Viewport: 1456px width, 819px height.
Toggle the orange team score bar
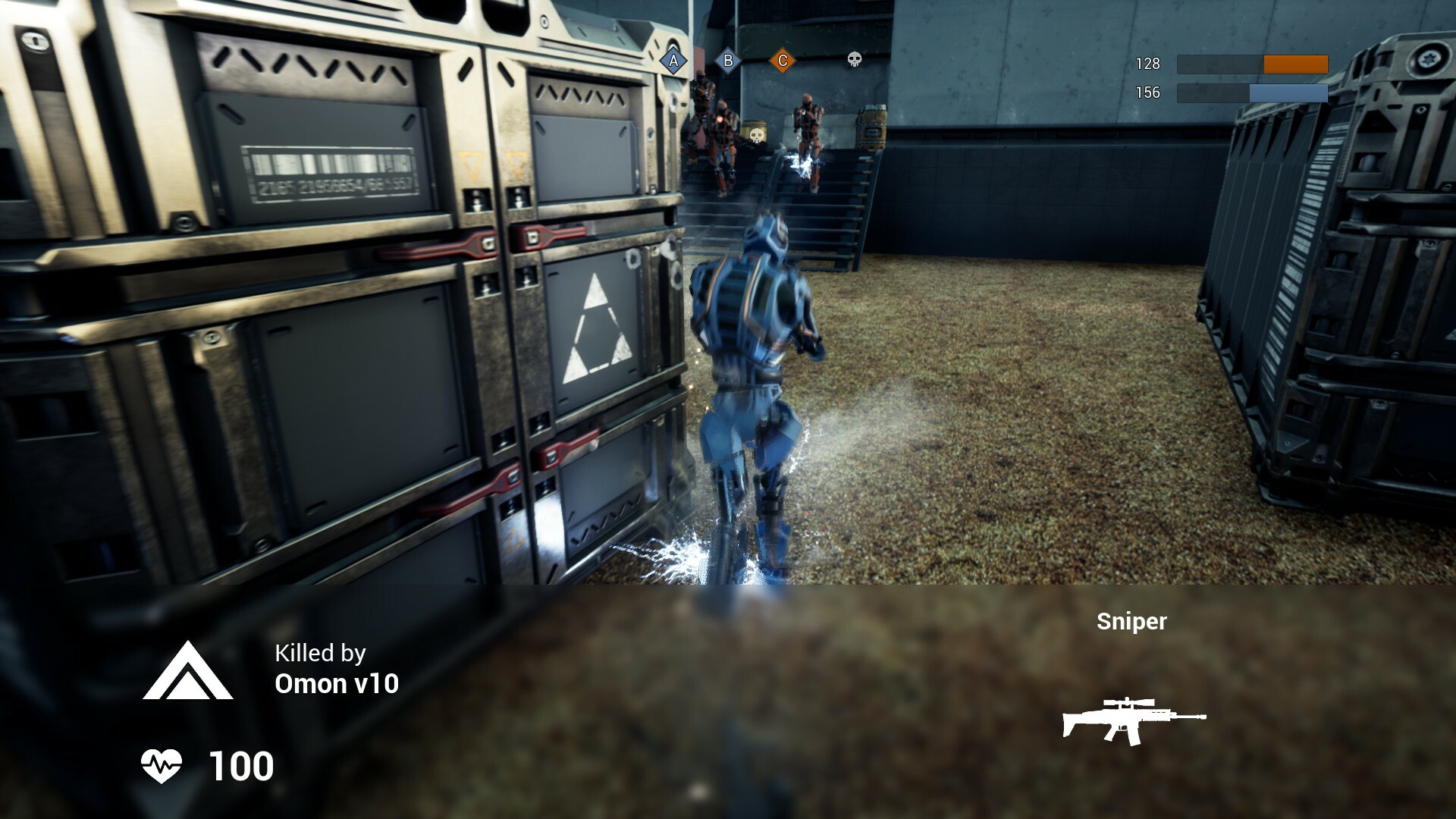tap(1252, 65)
